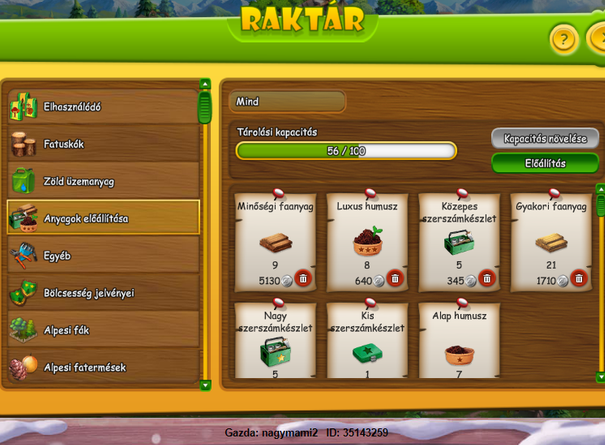
Task: Show the Bölcsesség jelvényei category
Action: pos(102,293)
